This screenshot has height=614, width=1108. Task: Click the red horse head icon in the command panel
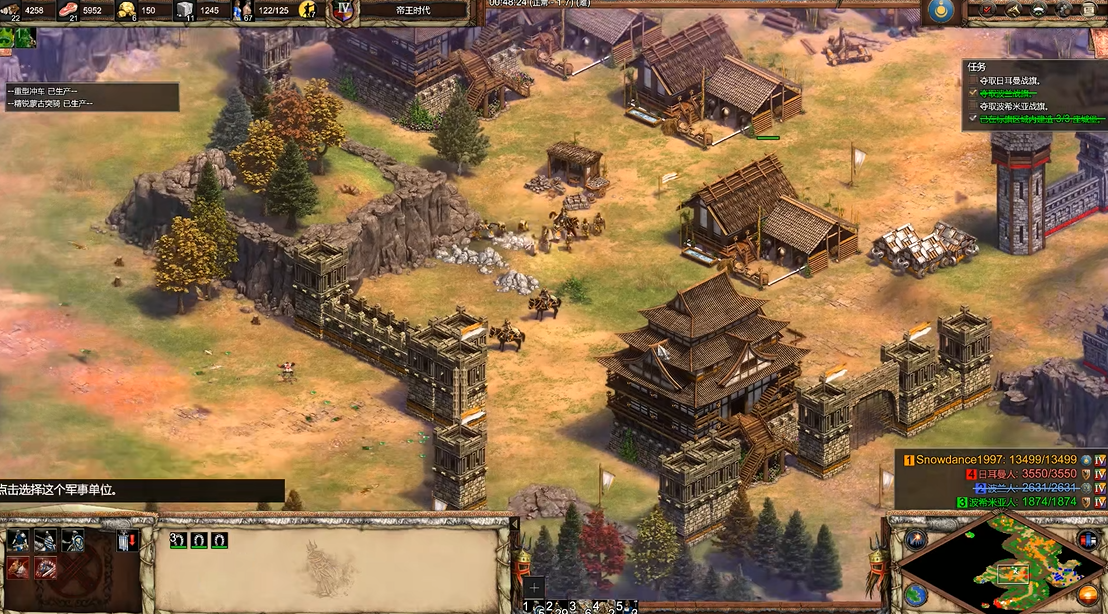19,568
